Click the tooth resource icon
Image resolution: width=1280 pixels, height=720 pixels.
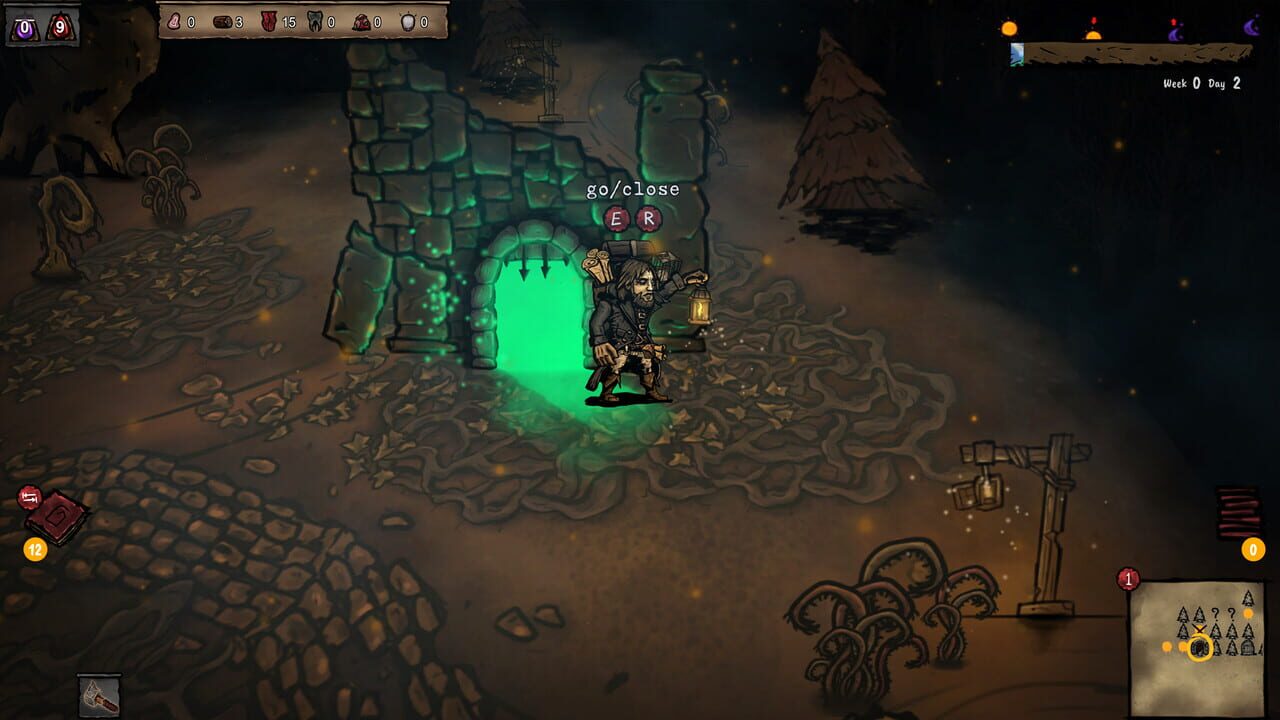click(314, 21)
